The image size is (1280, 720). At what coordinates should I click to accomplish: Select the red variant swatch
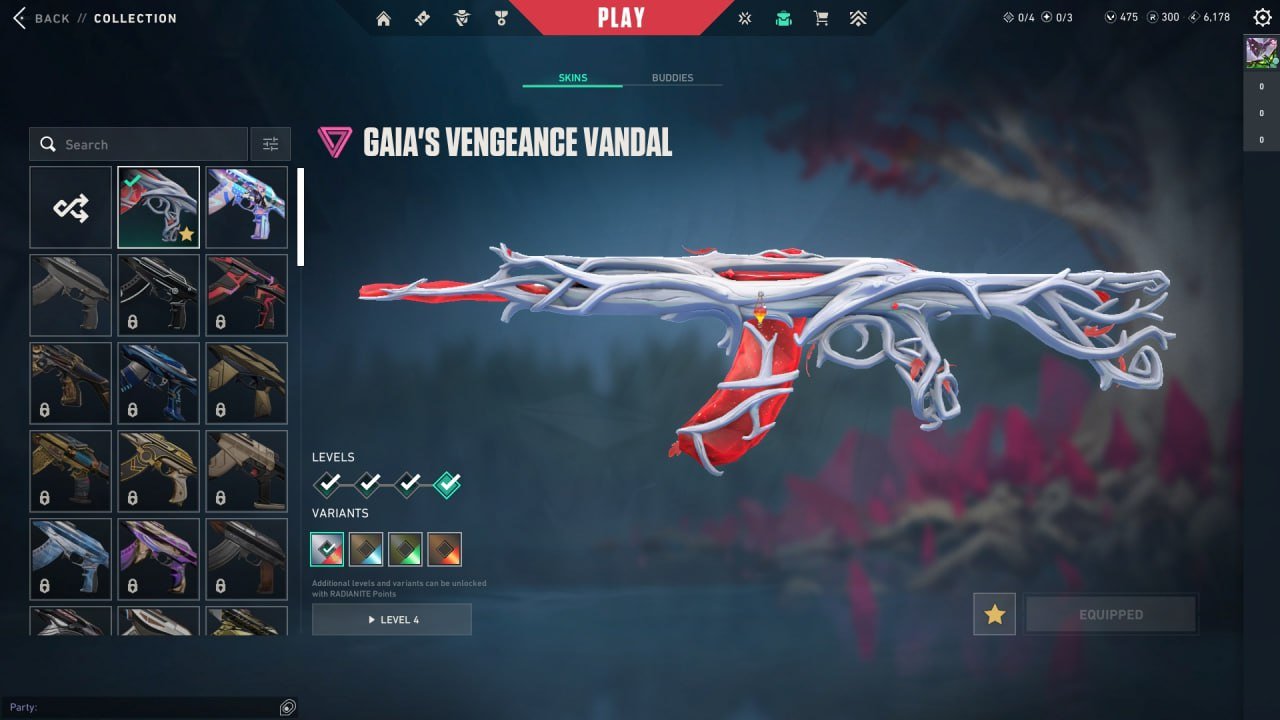tap(444, 548)
